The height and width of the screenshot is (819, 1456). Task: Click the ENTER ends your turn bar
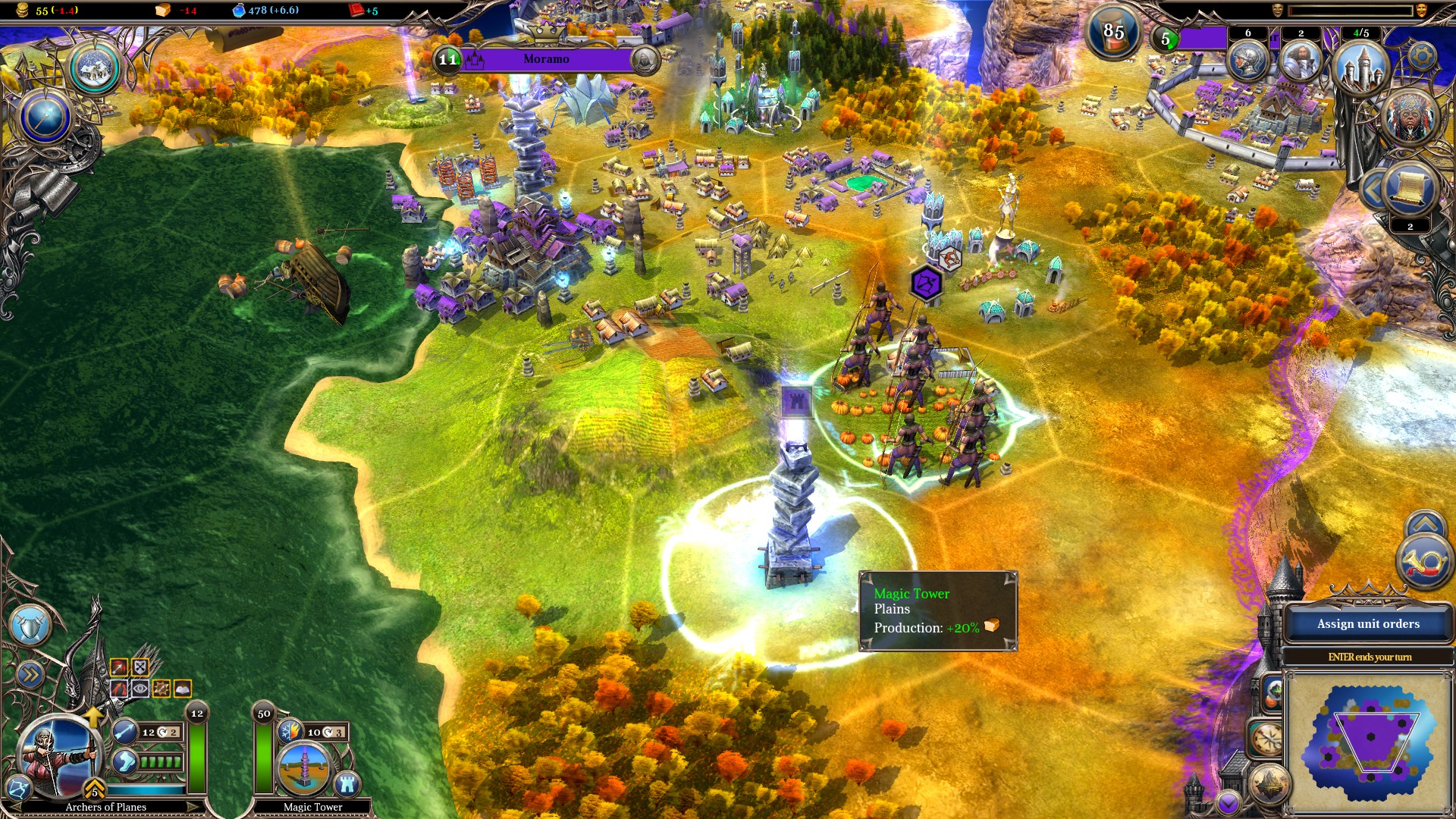(x=1370, y=657)
